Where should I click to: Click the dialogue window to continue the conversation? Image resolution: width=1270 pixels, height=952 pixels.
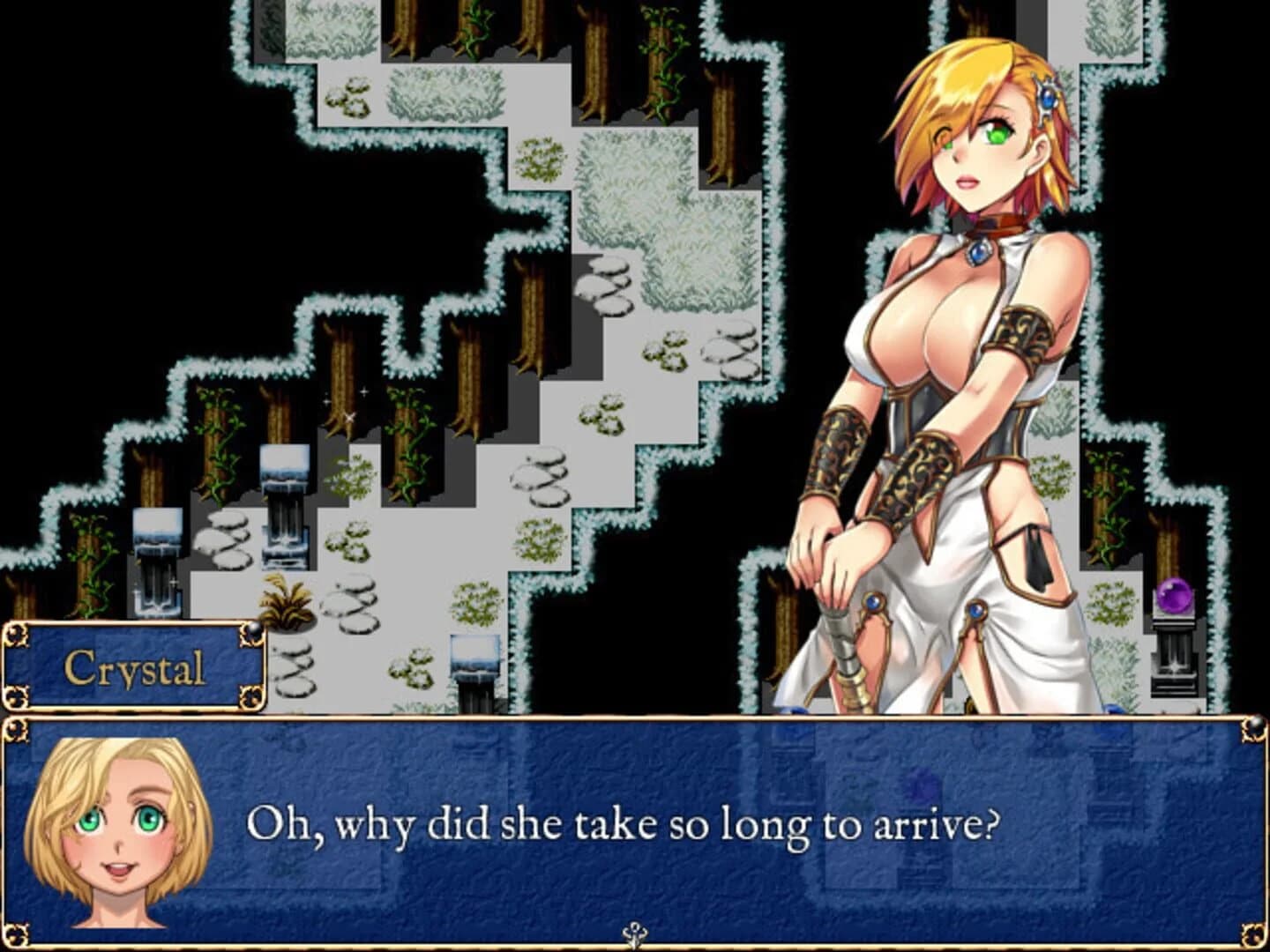[635, 829]
